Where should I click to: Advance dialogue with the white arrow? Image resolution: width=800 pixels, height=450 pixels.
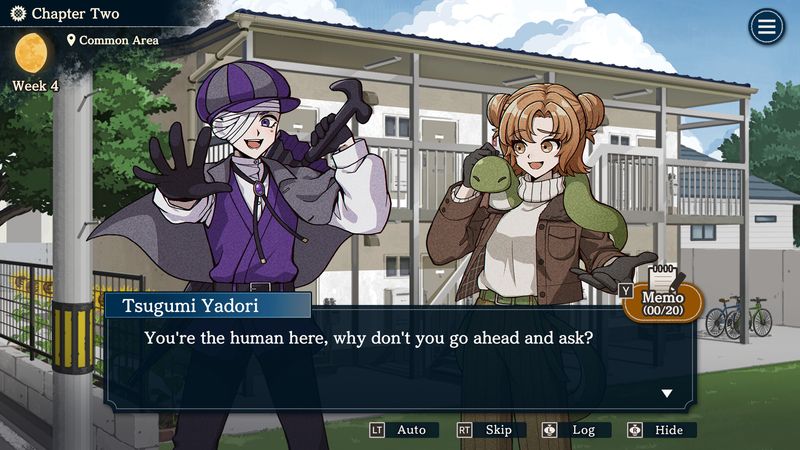pos(667,393)
